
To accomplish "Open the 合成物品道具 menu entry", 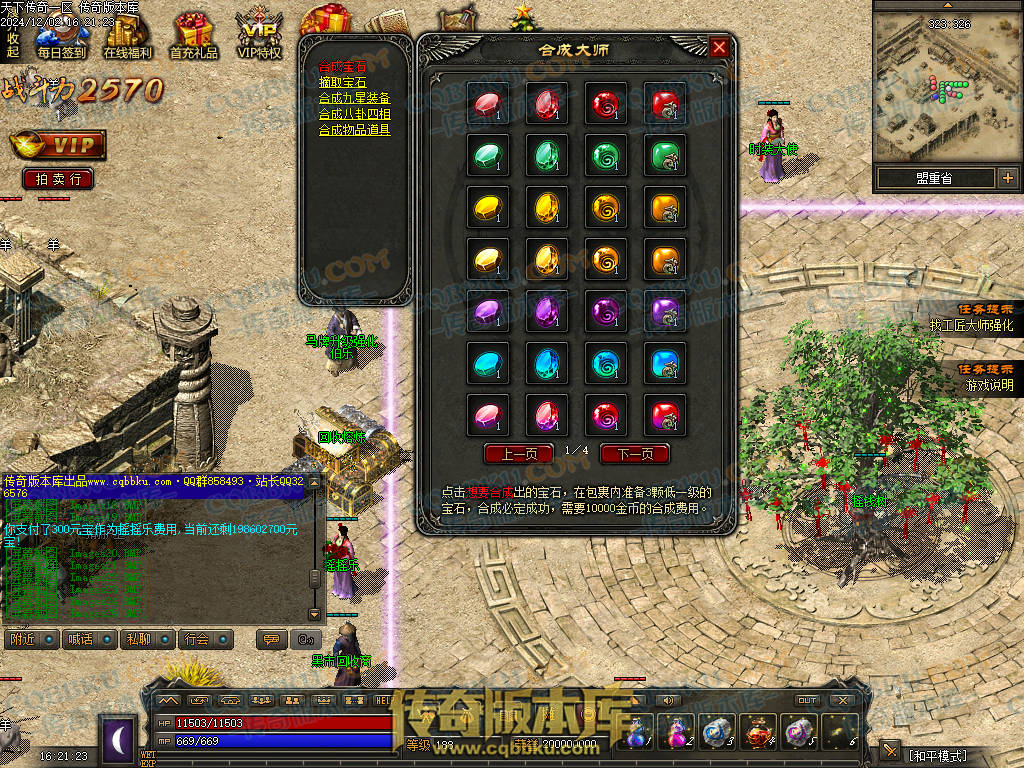I will (354, 130).
